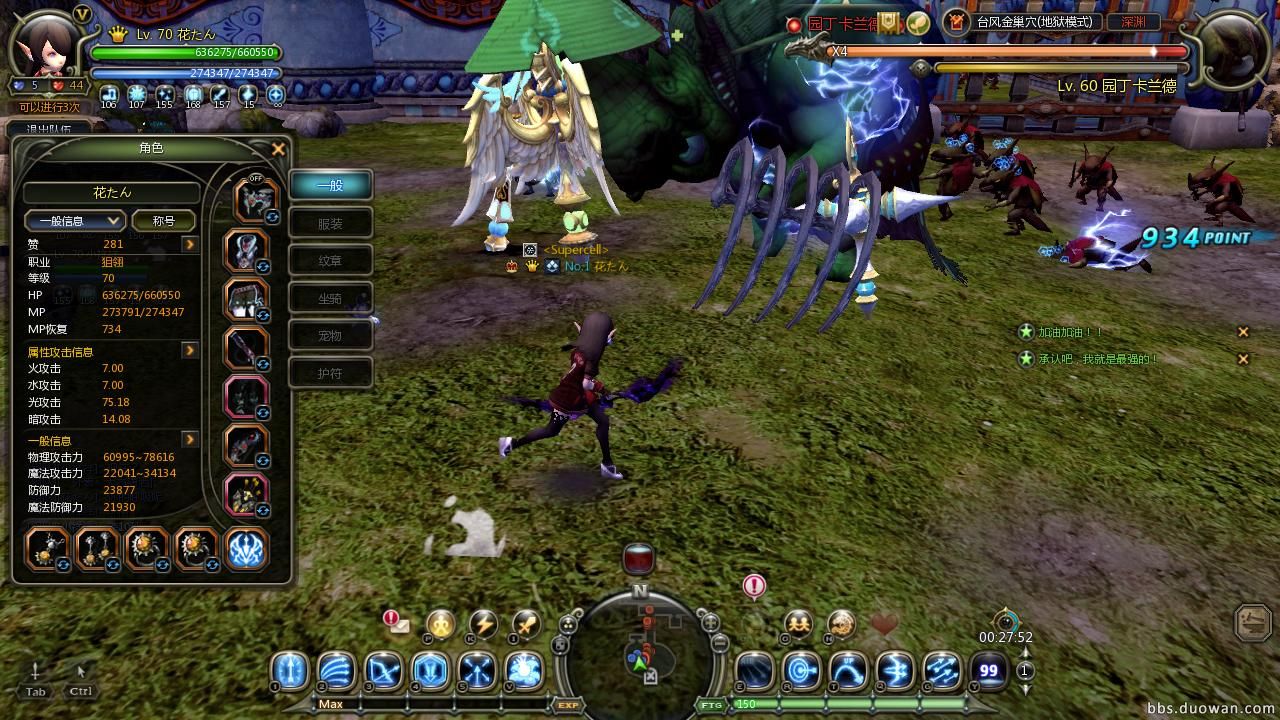The height and width of the screenshot is (720, 1280).
Task: Switch to the 服装 costume tab
Action: (330, 223)
